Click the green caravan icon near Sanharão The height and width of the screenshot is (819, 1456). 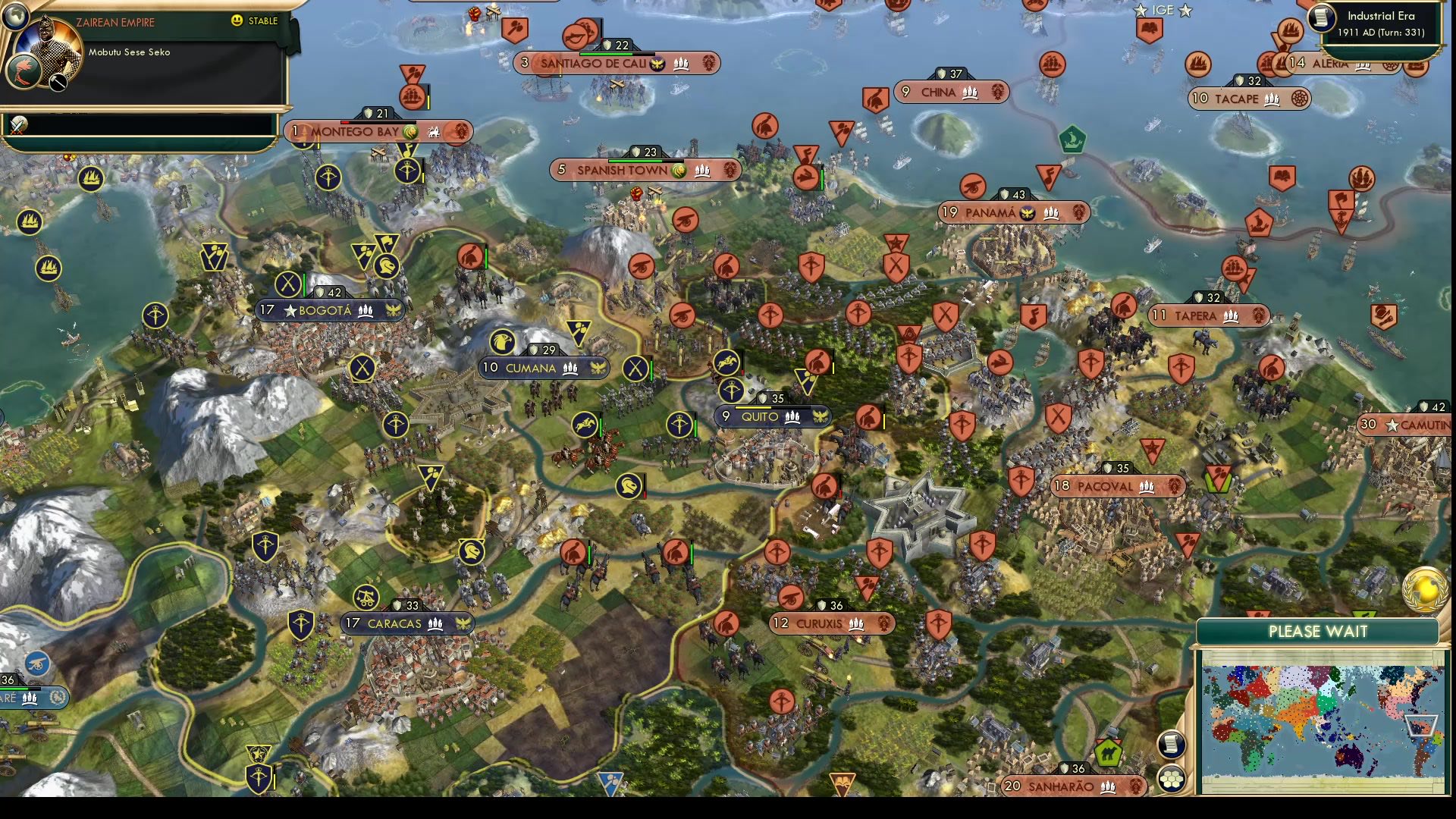[1109, 754]
